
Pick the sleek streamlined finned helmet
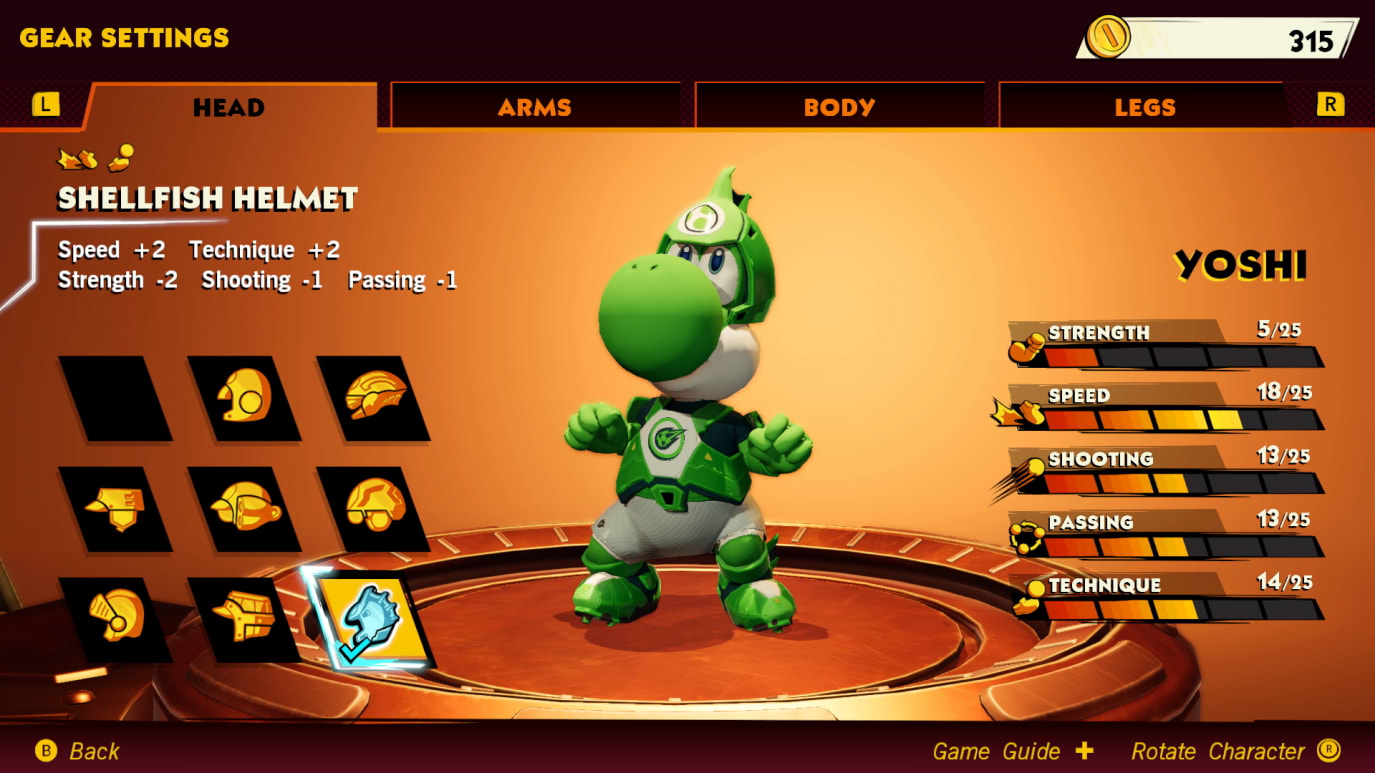[x=374, y=398]
